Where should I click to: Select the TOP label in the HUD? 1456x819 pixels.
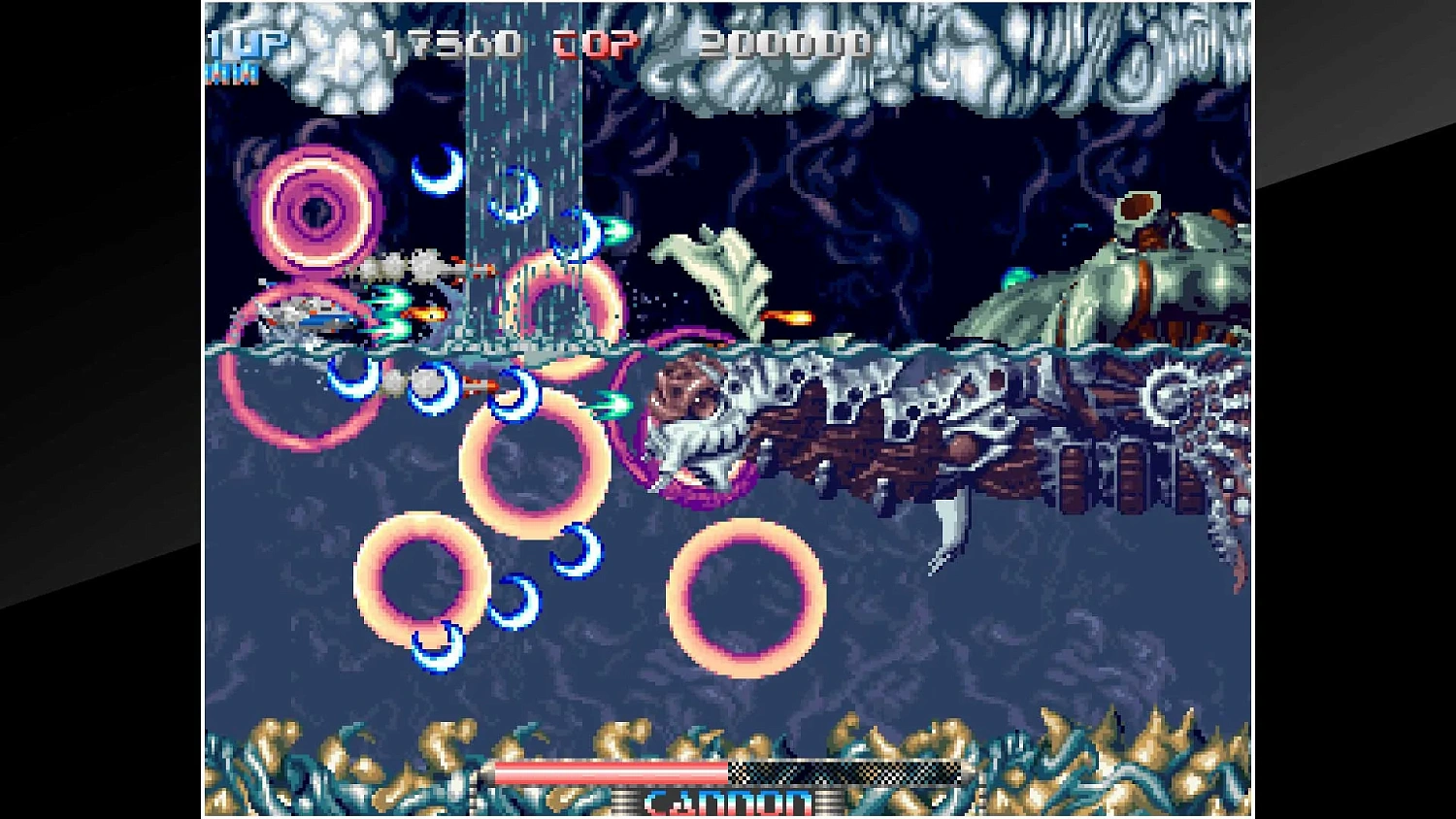point(590,43)
